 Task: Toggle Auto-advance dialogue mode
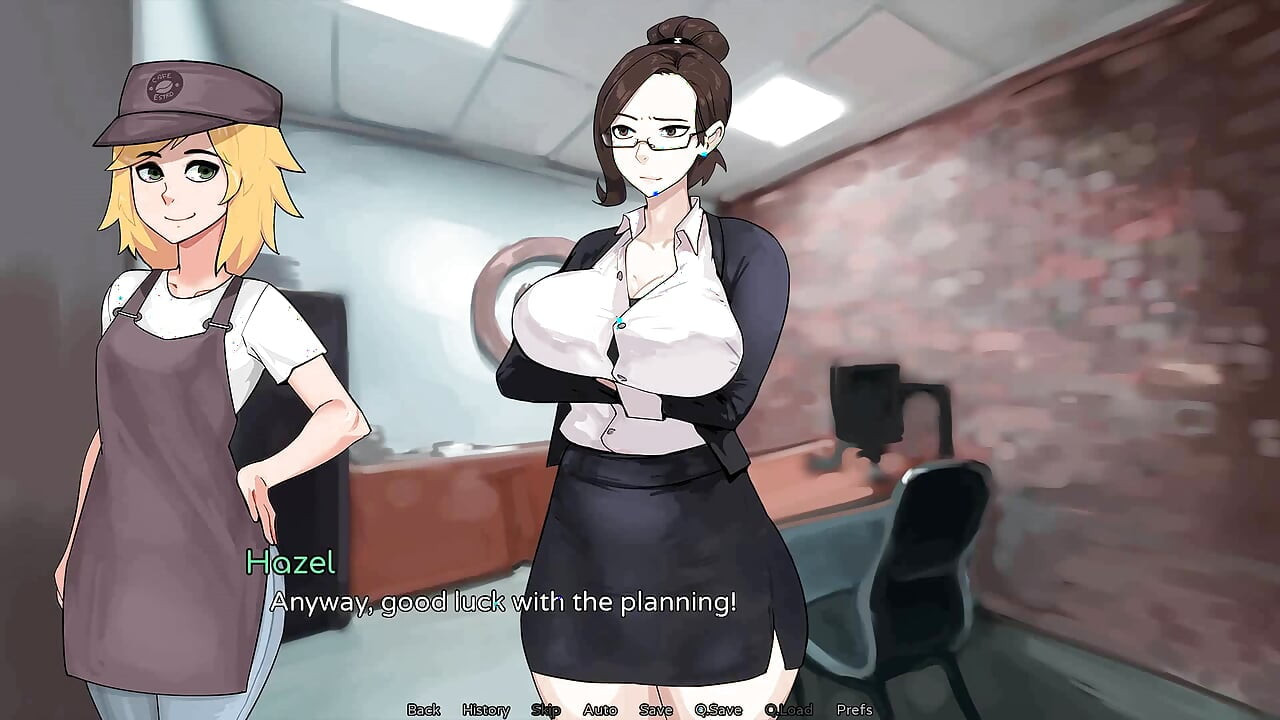[x=599, y=711]
